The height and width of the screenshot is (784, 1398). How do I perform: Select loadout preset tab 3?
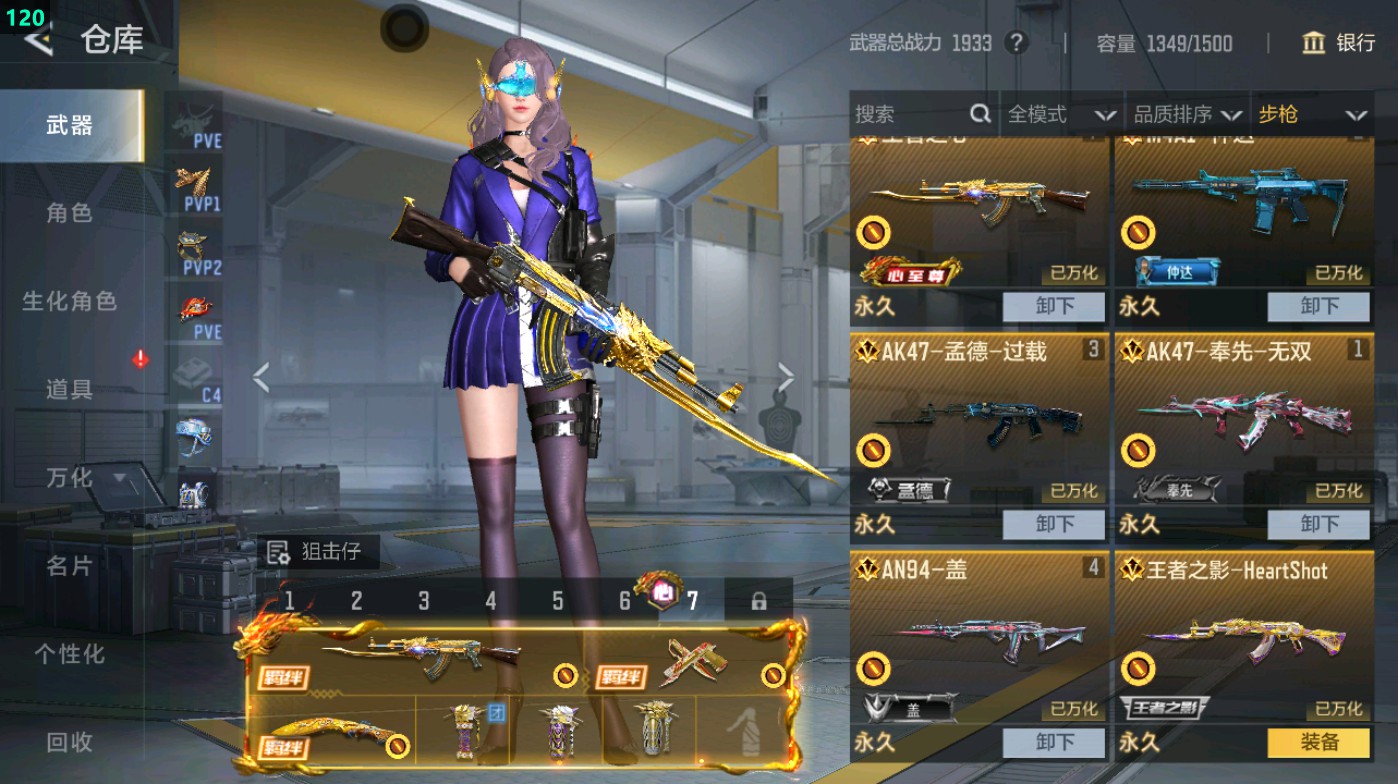pos(423,598)
